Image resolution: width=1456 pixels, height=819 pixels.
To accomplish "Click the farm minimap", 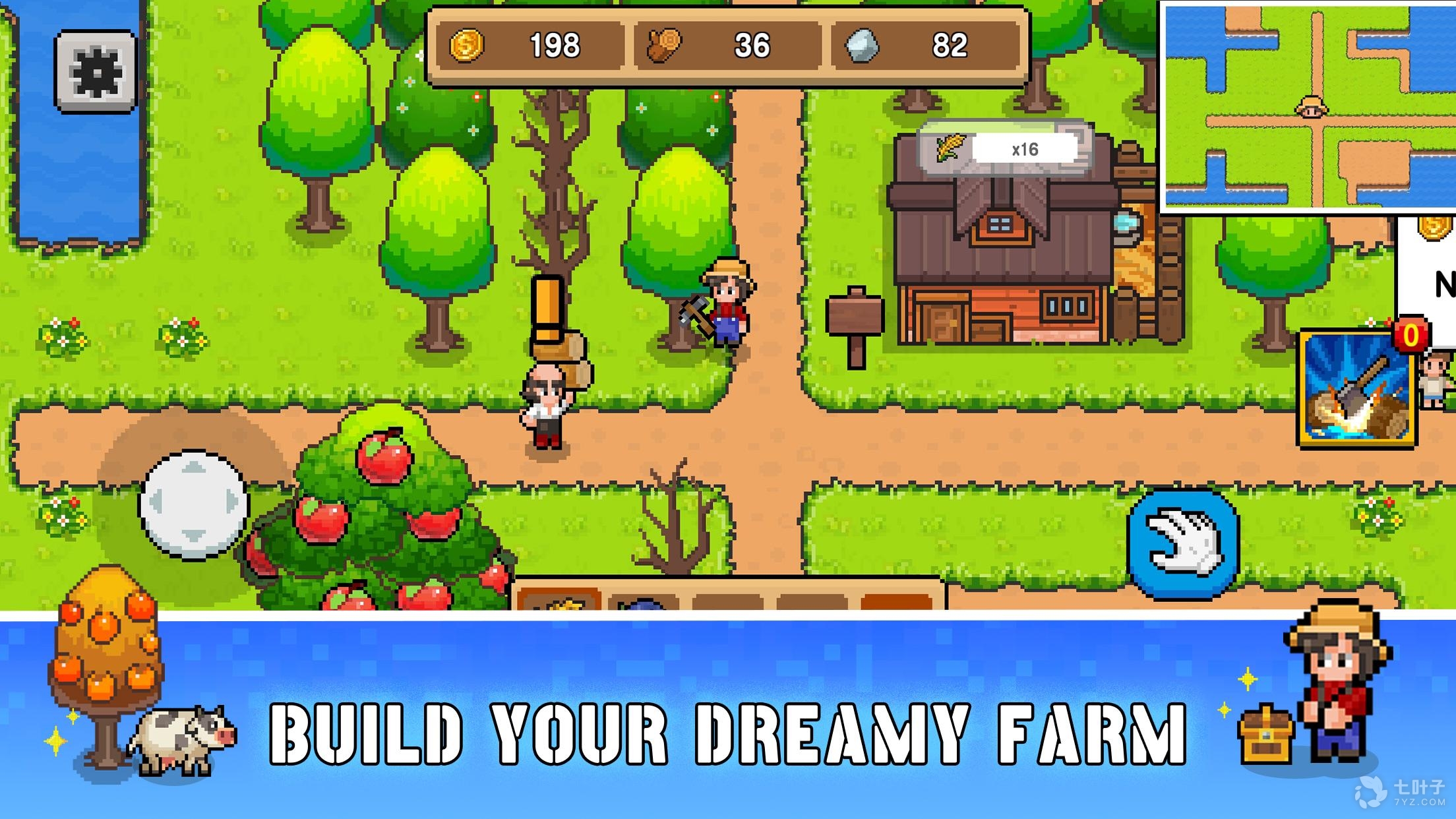I will (x=1308, y=107).
